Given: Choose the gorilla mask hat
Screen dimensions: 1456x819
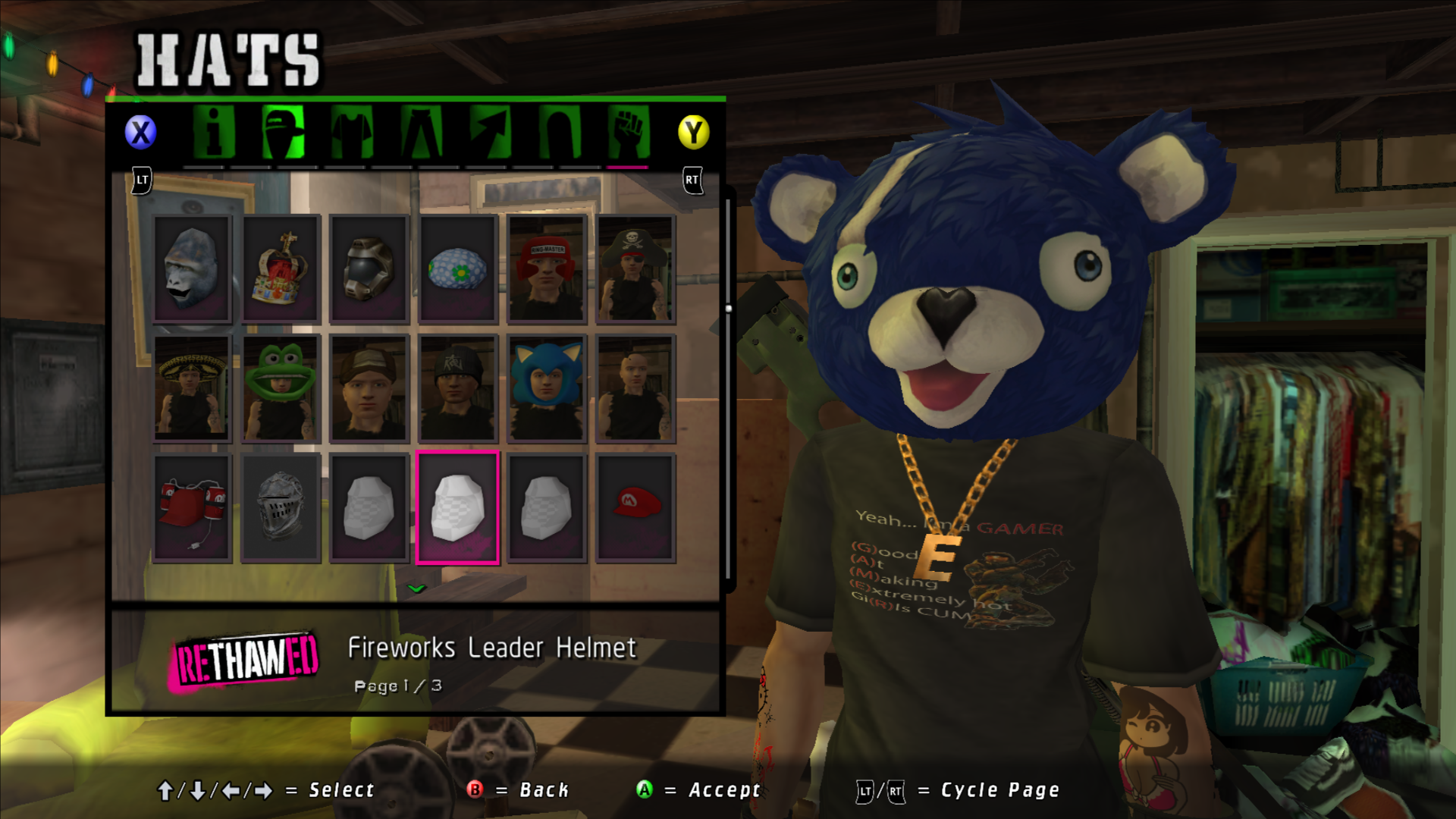Looking at the screenshot, I should [192, 269].
